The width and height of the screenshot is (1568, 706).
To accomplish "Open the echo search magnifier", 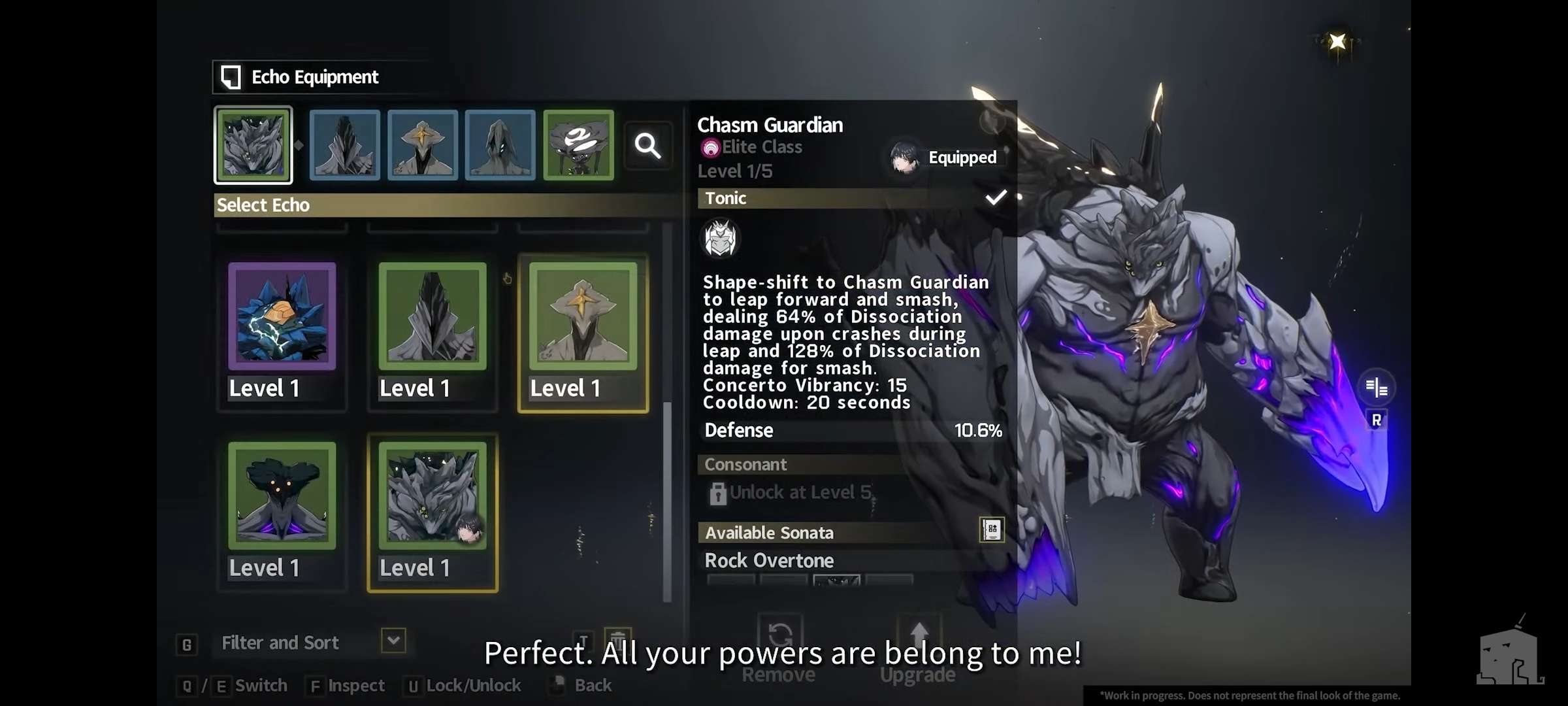I will click(x=647, y=146).
